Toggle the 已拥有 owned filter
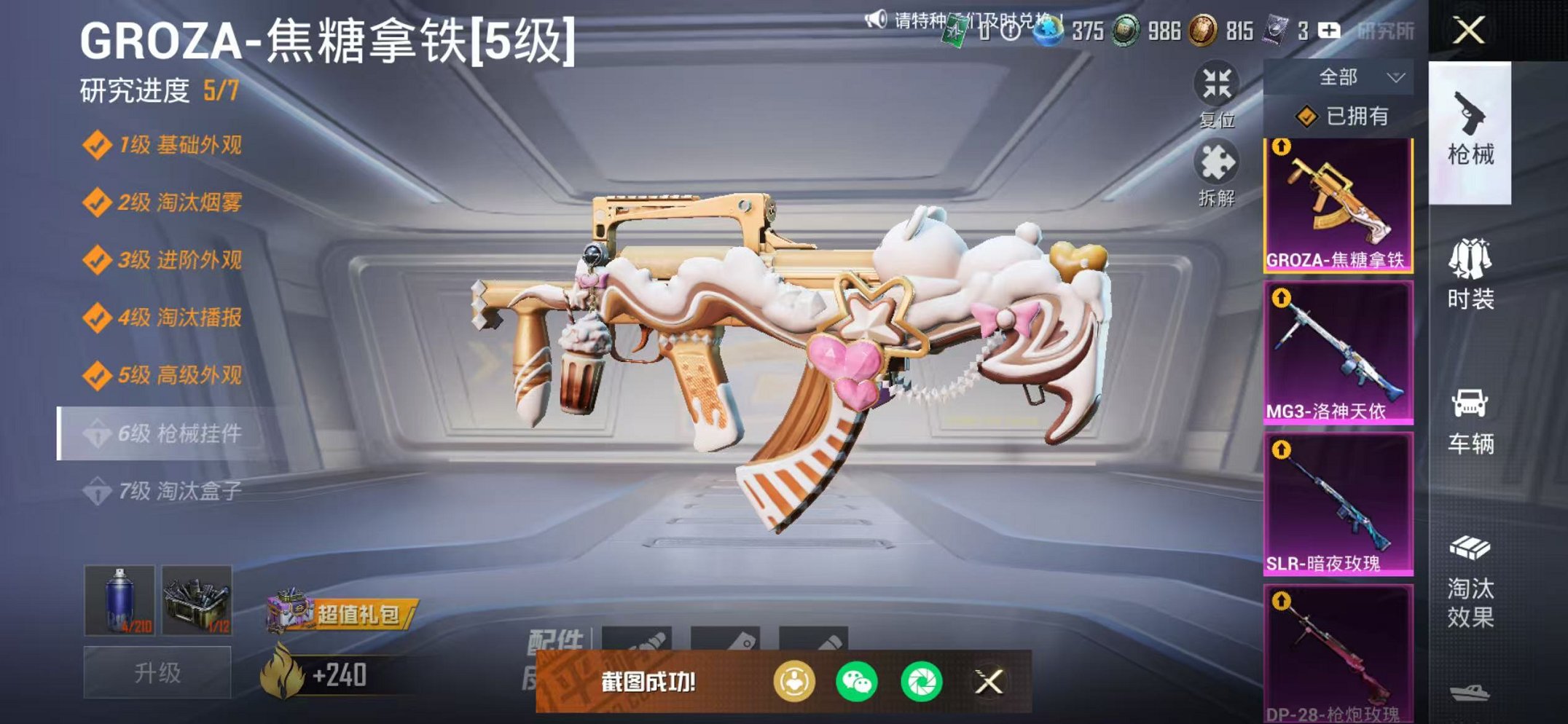Screen dimensions: 1568x724 pyautogui.click(x=1344, y=117)
